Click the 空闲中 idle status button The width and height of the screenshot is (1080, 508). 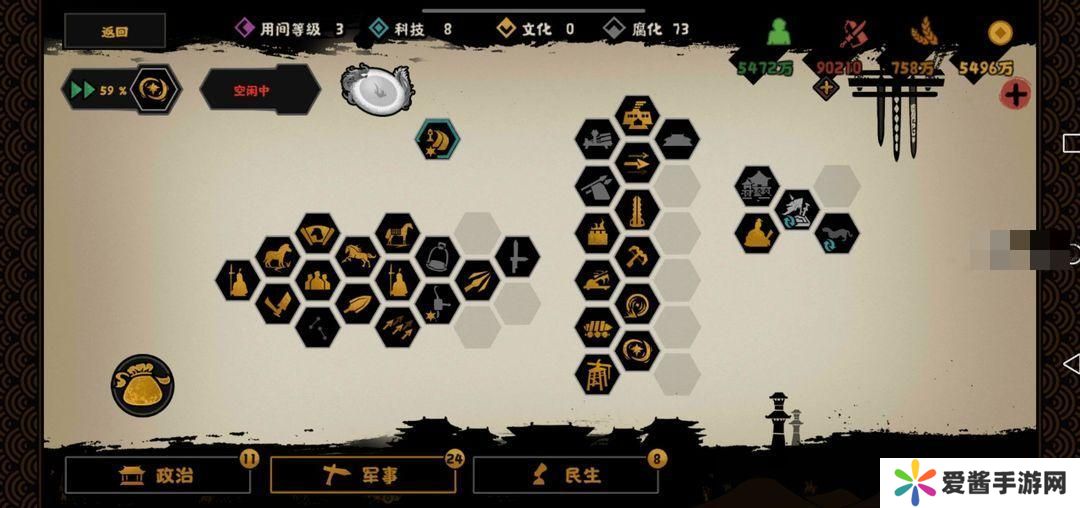coord(259,90)
